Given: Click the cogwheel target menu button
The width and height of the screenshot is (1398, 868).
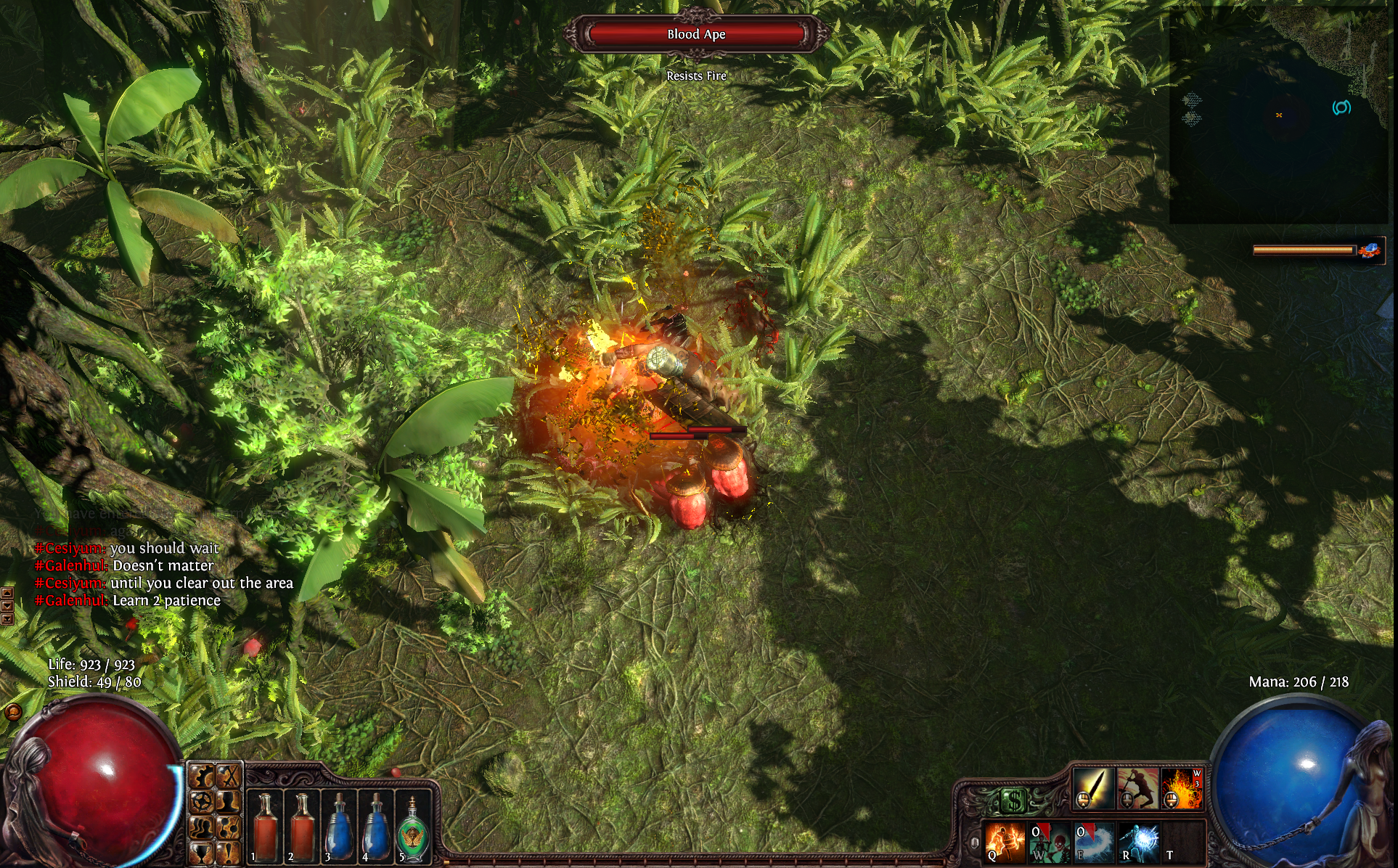Looking at the screenshot, I should 203,803.
